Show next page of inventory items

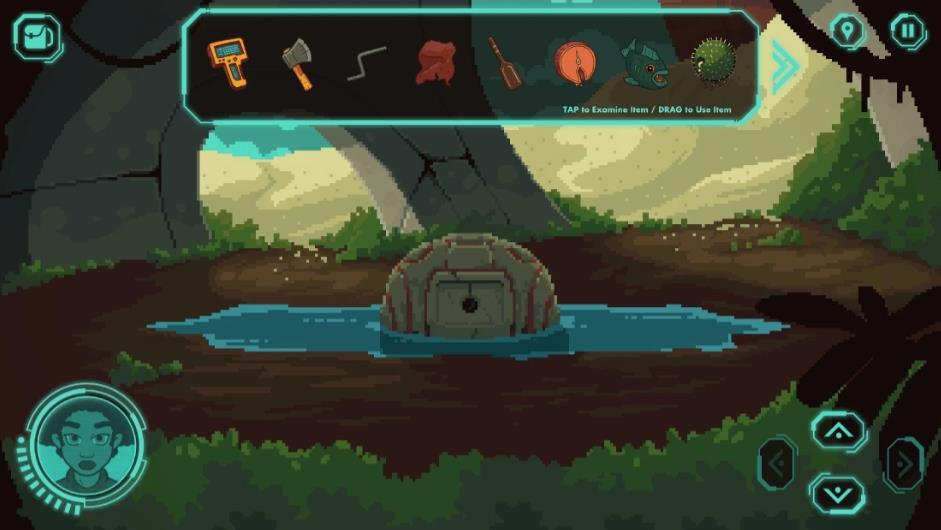[783, 67]
